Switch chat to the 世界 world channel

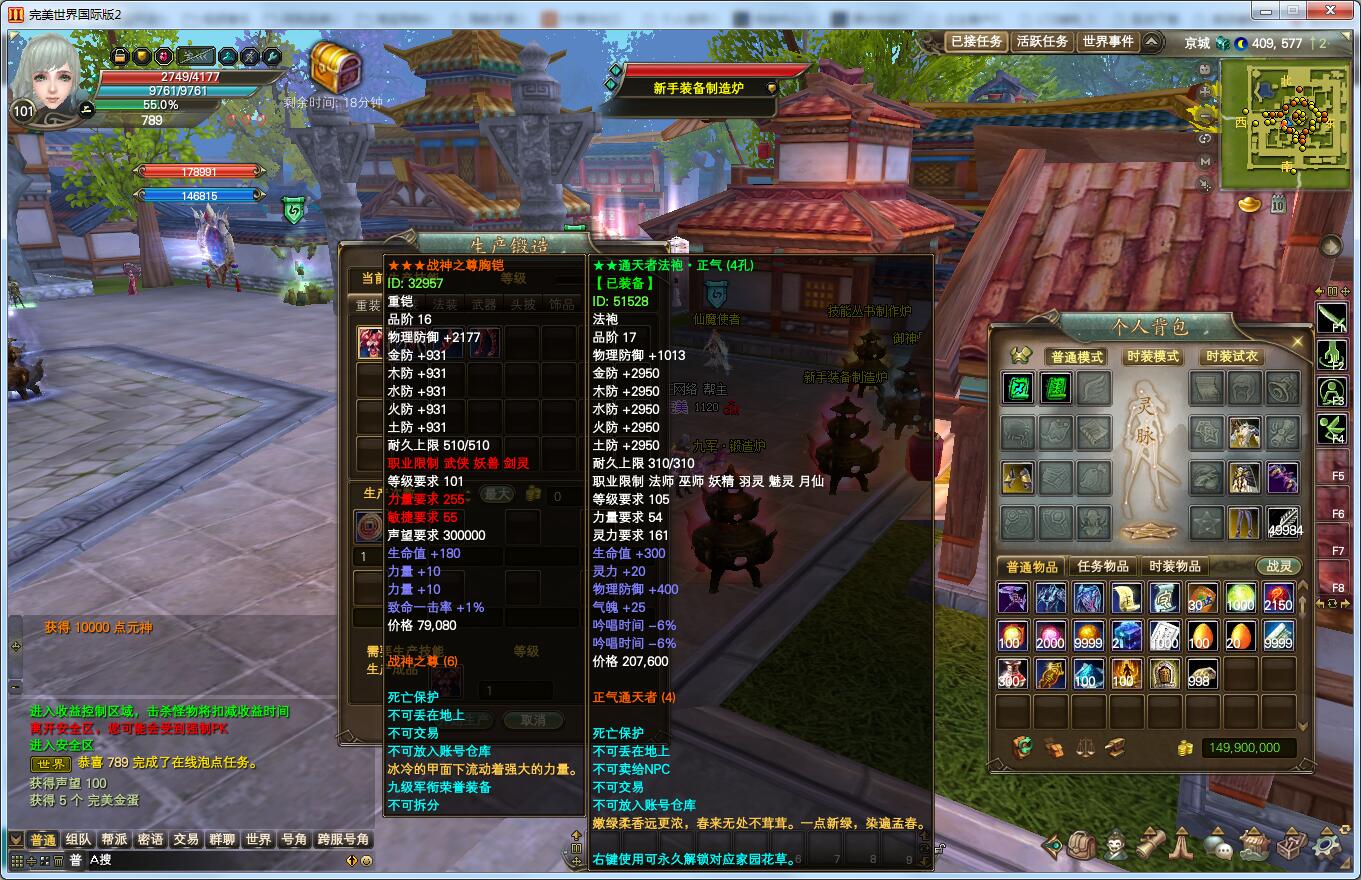click(258, 840)
